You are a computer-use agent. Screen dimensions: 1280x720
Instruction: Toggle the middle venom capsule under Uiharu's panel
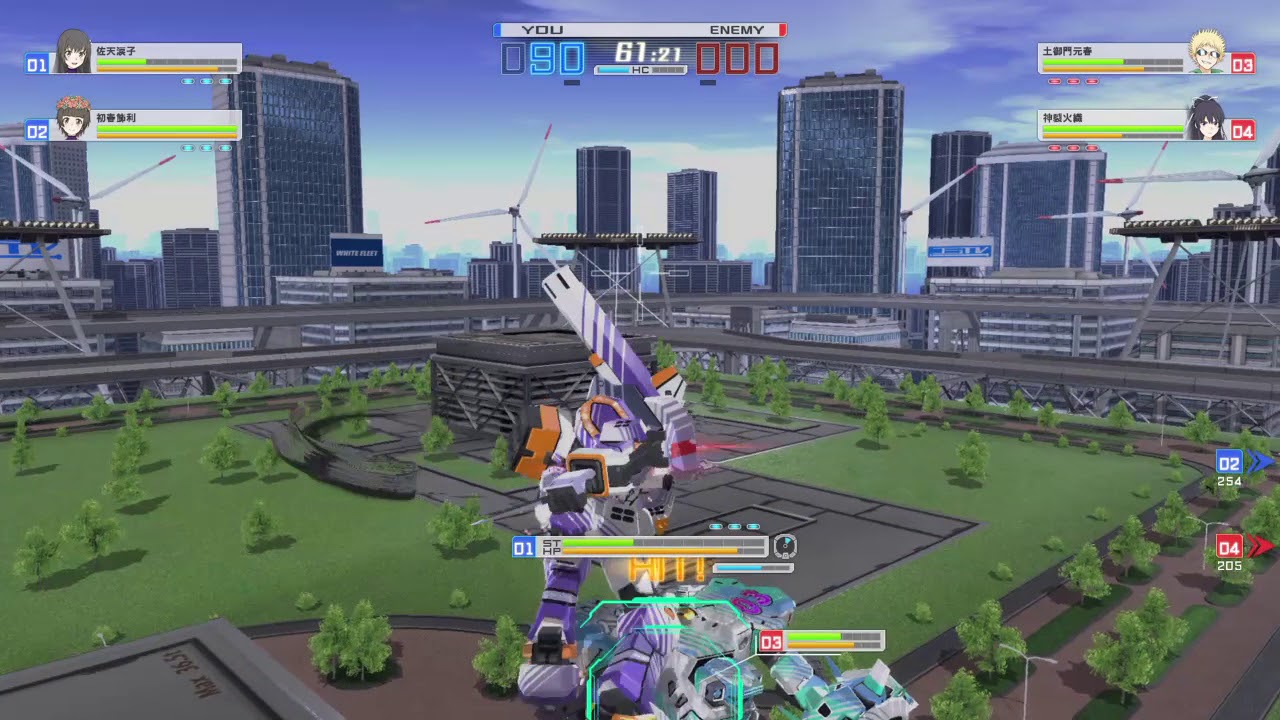tap(207, 148)
